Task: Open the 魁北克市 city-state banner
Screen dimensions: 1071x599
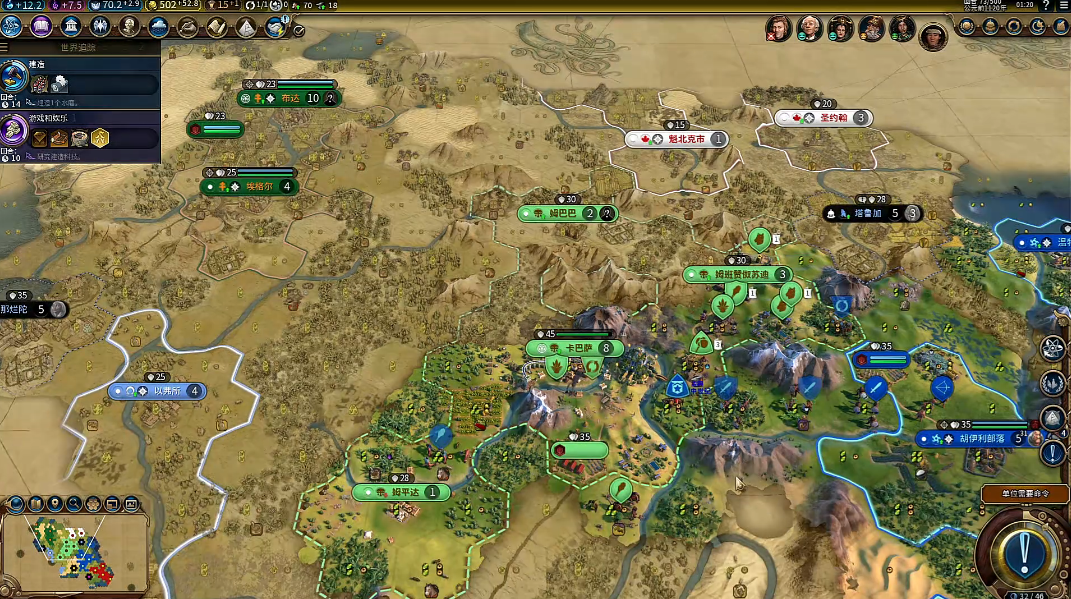Action: pyautogui.click(x=676, y=139)
